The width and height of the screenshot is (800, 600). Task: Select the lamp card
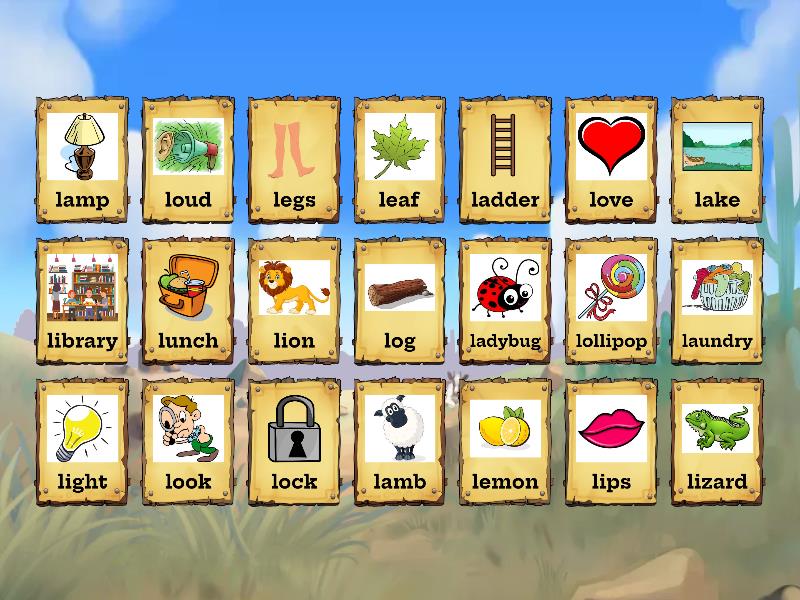(82, 160)
